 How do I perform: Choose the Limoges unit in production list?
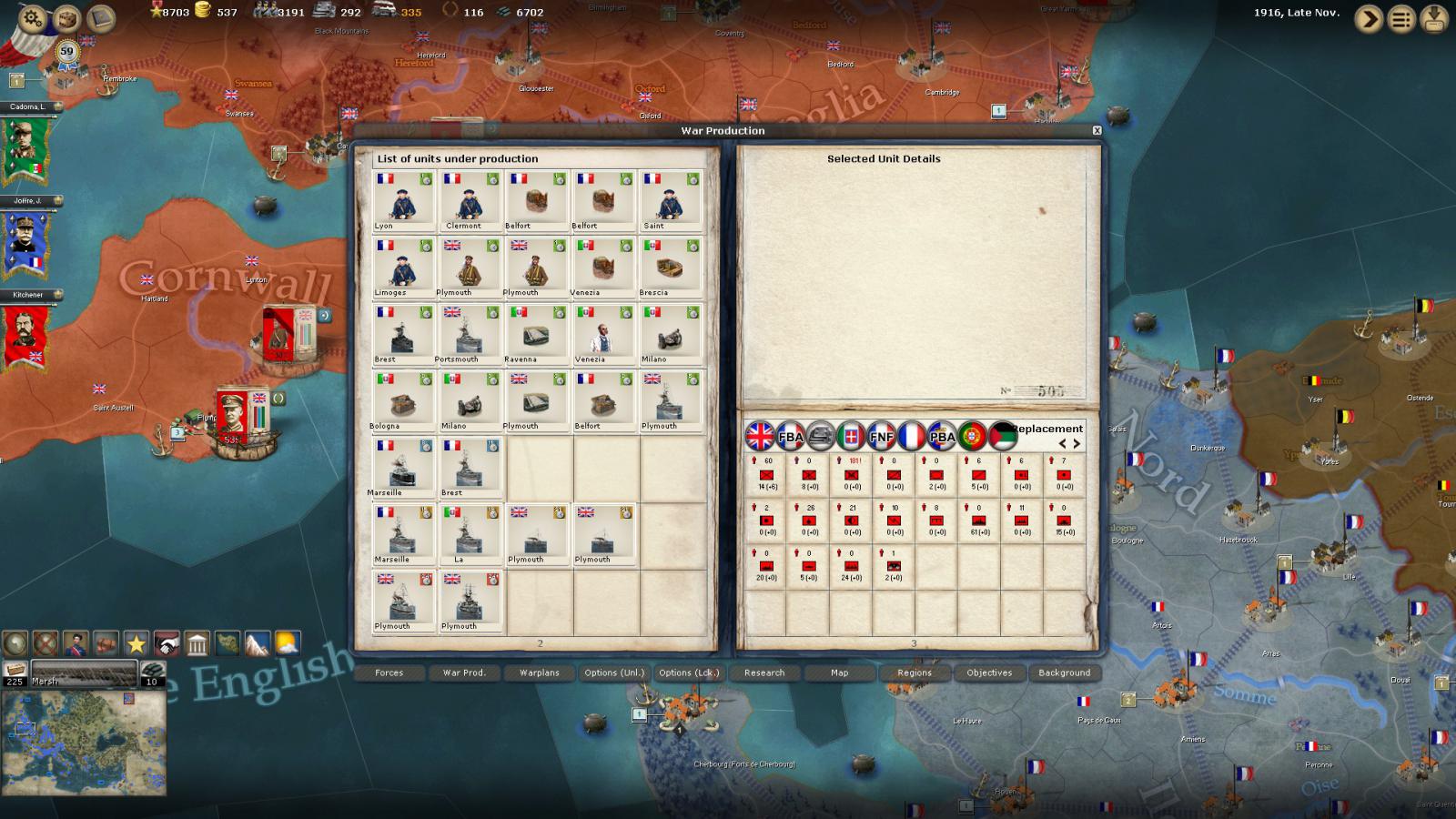pyautogui.click(x=403, y=268)
